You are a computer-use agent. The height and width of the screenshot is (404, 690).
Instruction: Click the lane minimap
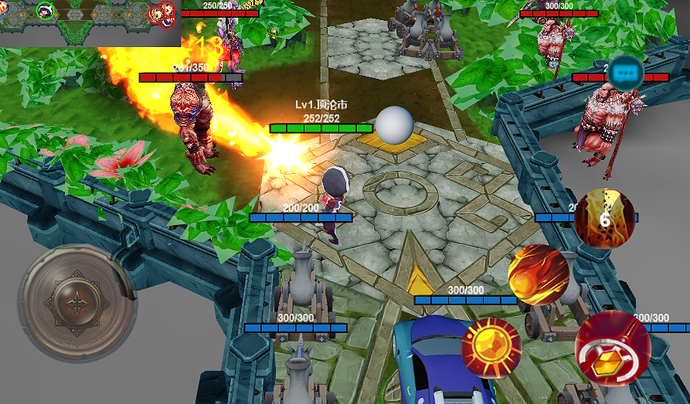click(x=90, y=22)
